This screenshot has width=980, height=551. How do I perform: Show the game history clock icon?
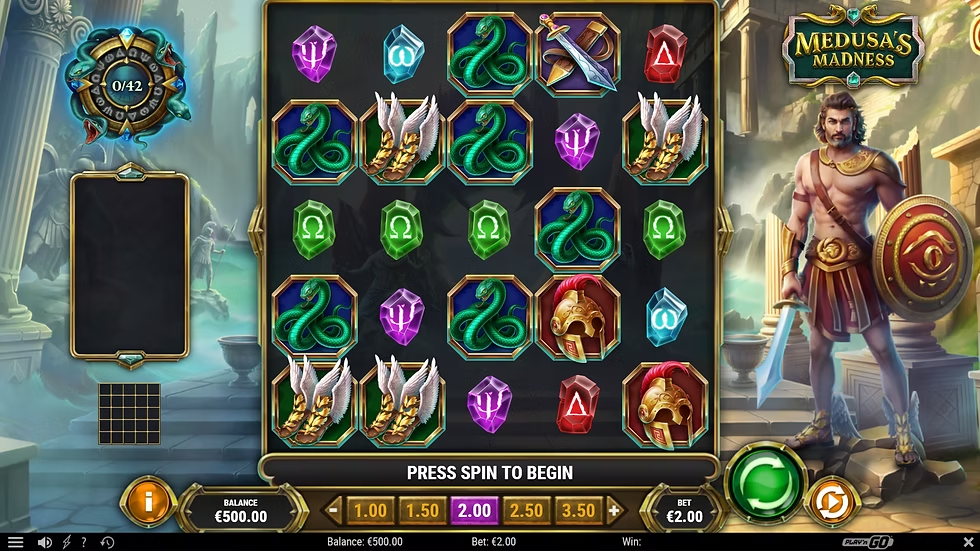tap(106, 542)
